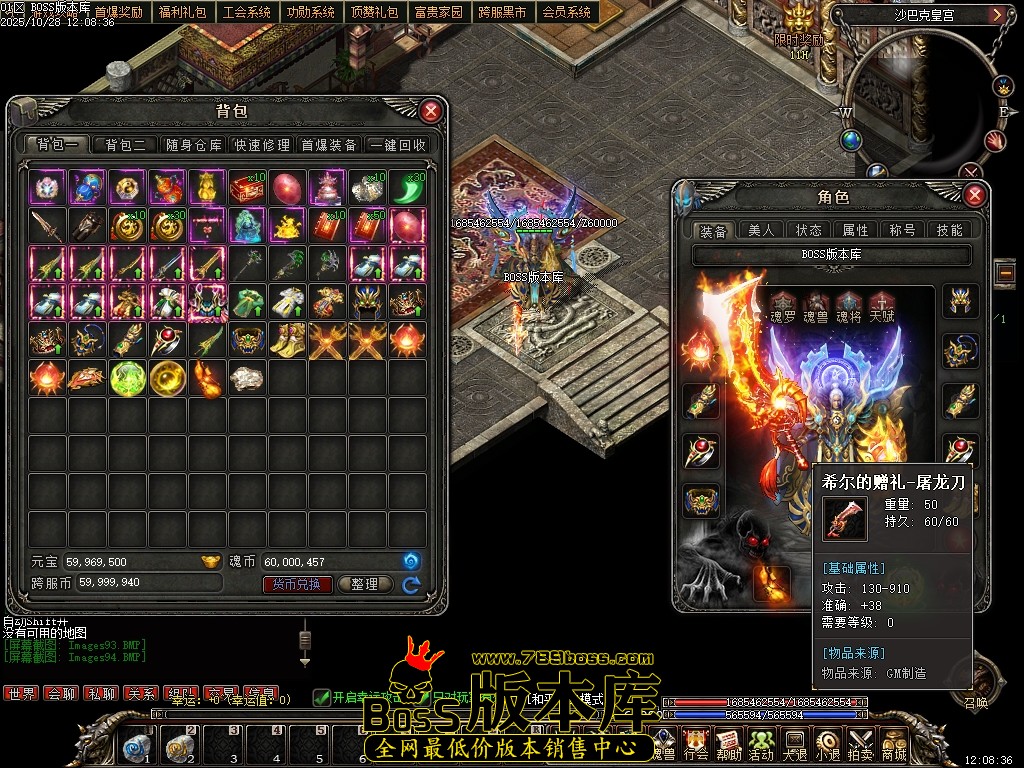This screenshot has width=1024, height=768.
Task: Activate 一键回收 one-click recycle
Action: coord(398,145)
